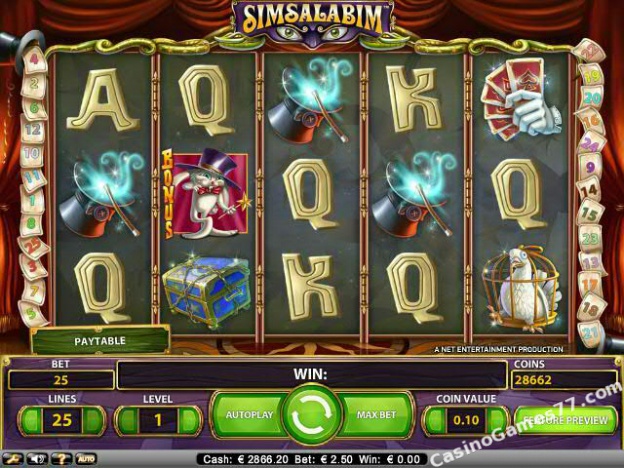Lower the bet level
The image size is (624, 468).
coord(129,420)
